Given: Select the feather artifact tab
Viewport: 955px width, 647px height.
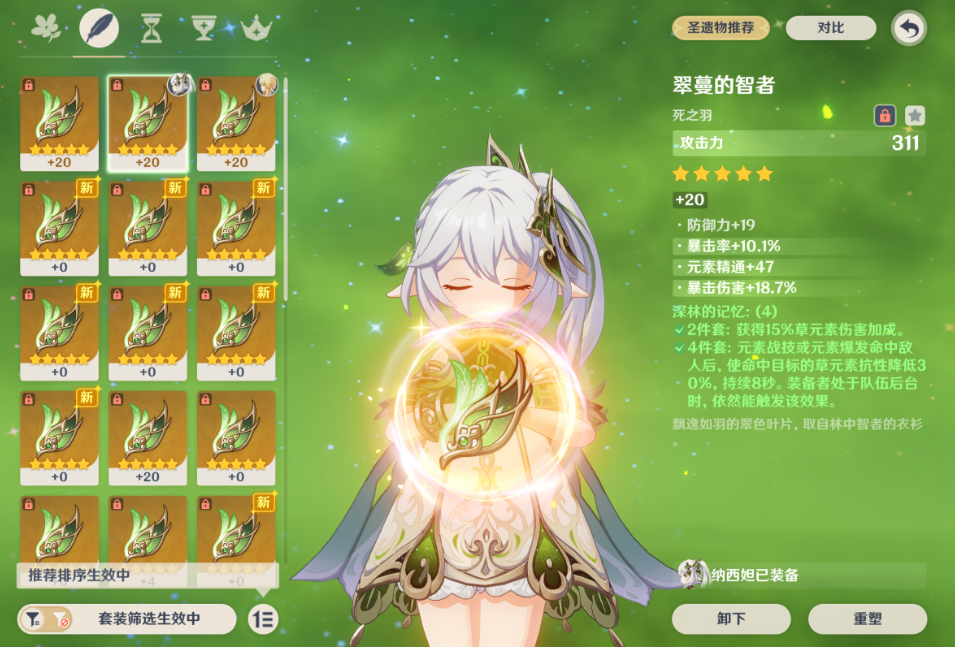Looking at the screenshot, I should (x=99, y=28).
